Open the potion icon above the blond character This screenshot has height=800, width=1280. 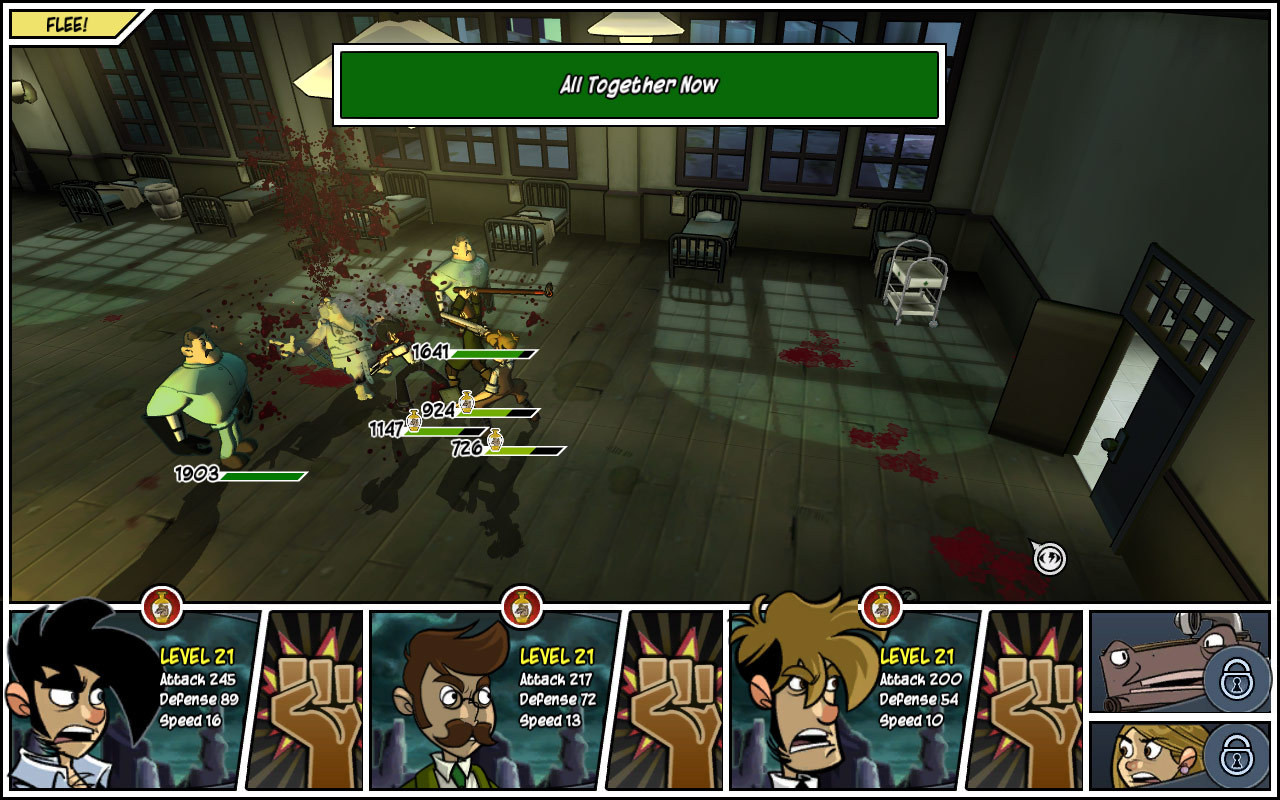click(881, 605)
